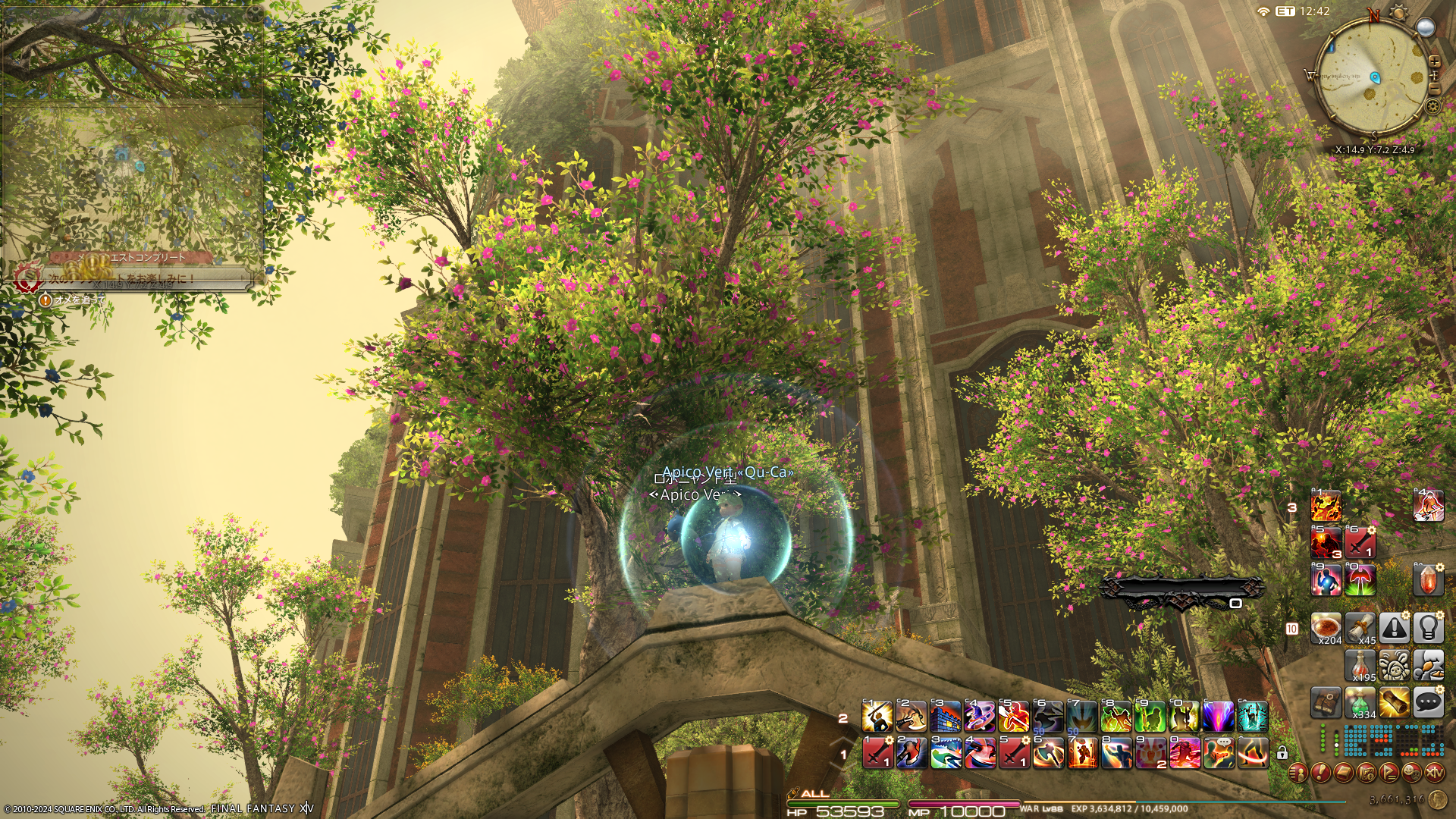Use the red potion stacked x195
The height and width of the screenshot is (819, 1456).
(x=1360, y=666)
